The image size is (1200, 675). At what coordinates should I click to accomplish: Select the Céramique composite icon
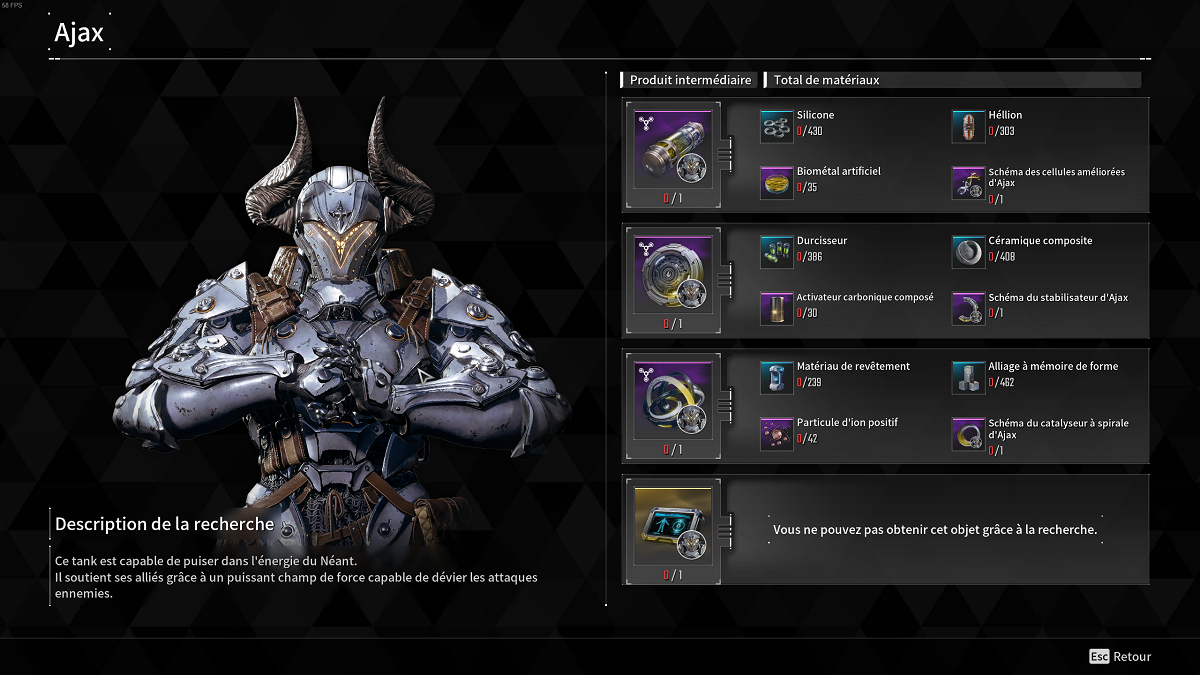pos(968,253)
